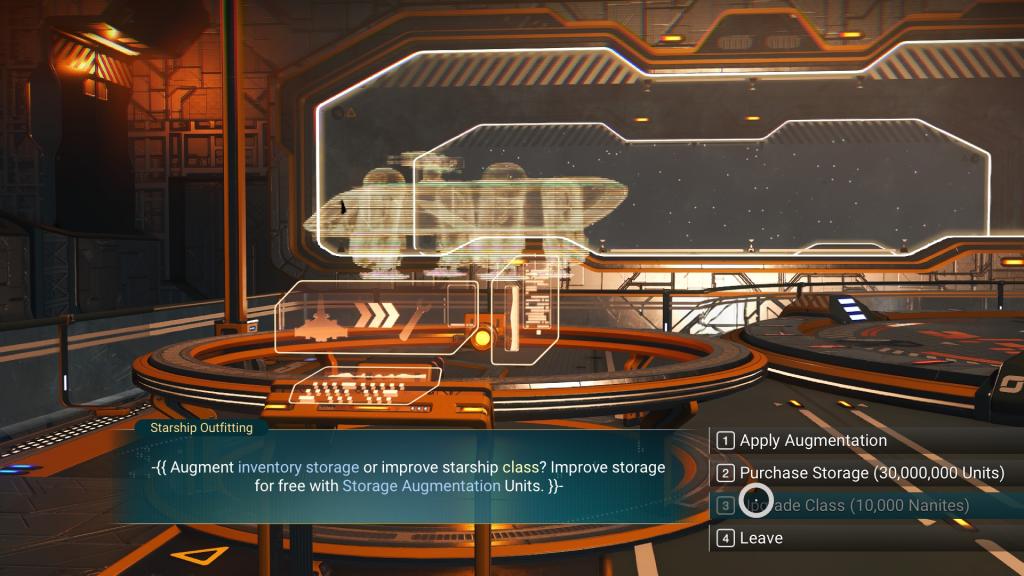Select Purchase Storage for 30,000,000 Units

(x=871, y=473)
